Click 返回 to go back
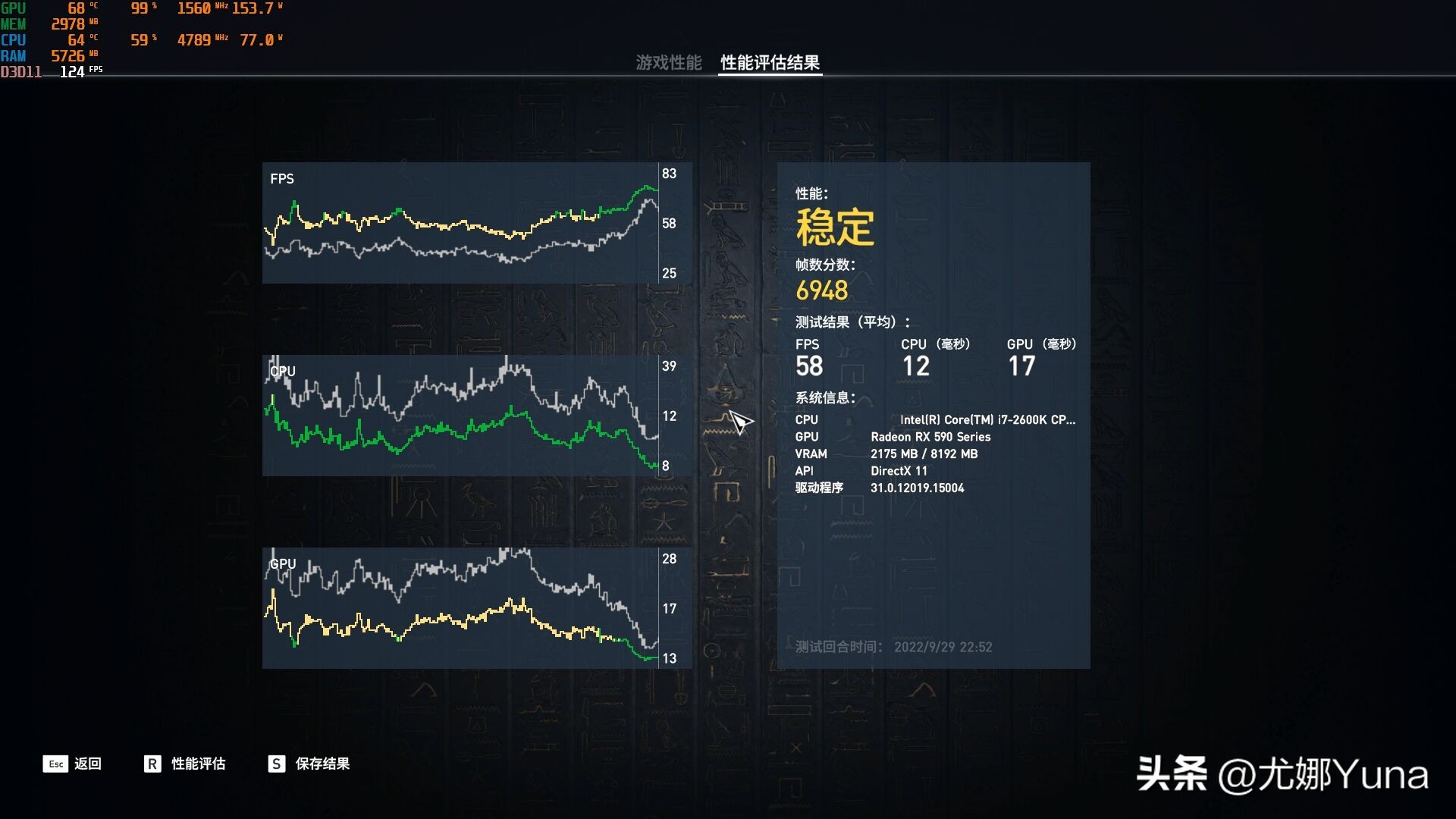Image resolution: width=1456 pixels, height=819 pixels. 89,764
